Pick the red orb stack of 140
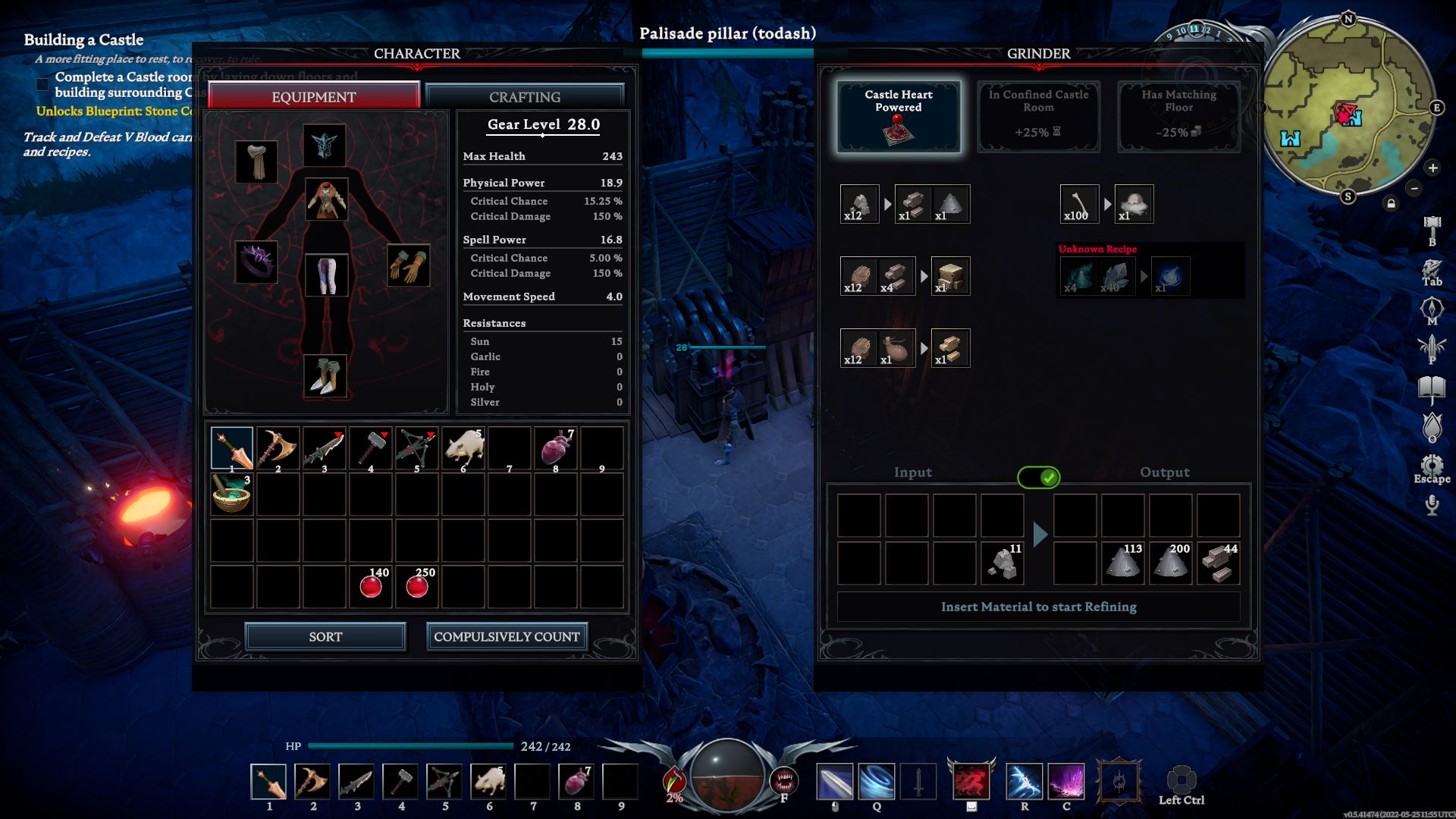 371,586
